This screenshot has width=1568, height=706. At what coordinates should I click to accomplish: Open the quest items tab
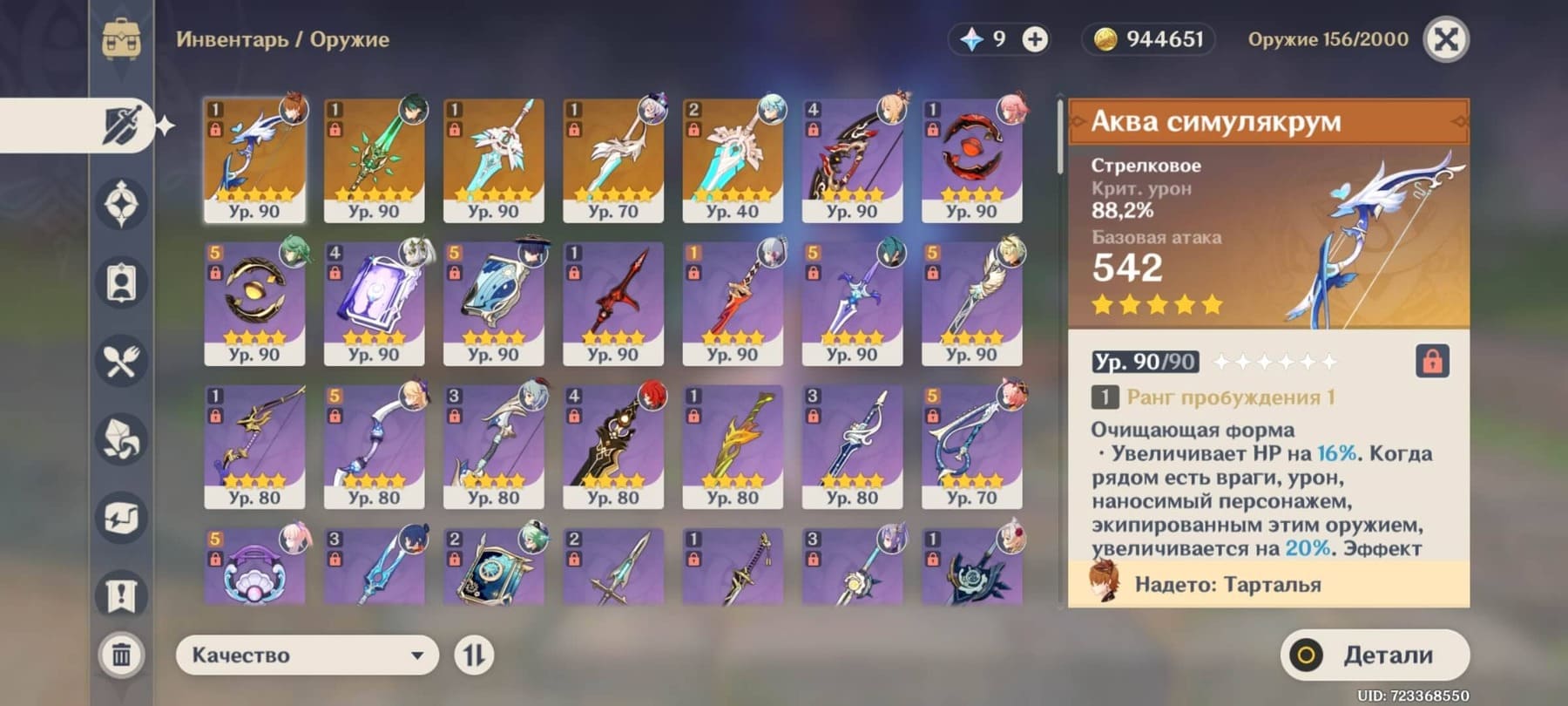(x=121, y=595)
